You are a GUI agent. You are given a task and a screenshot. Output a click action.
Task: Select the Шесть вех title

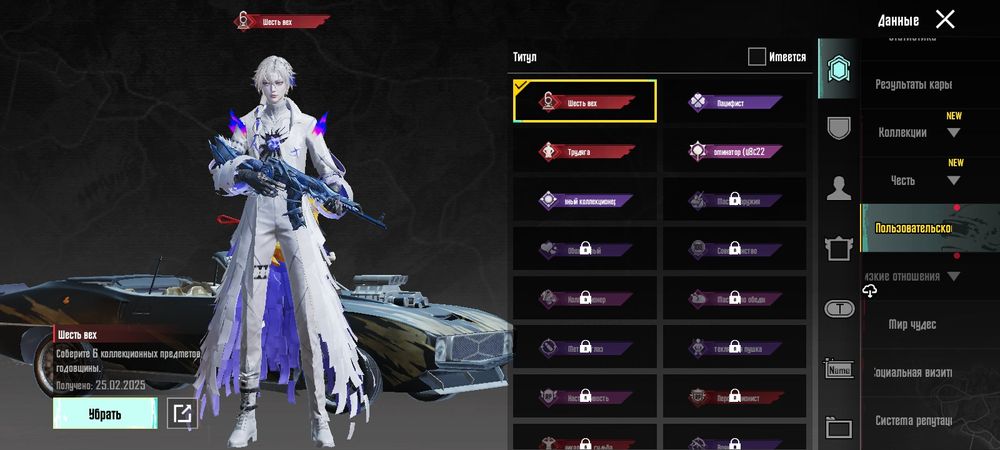pyautogui.click(x=585, y=101)
